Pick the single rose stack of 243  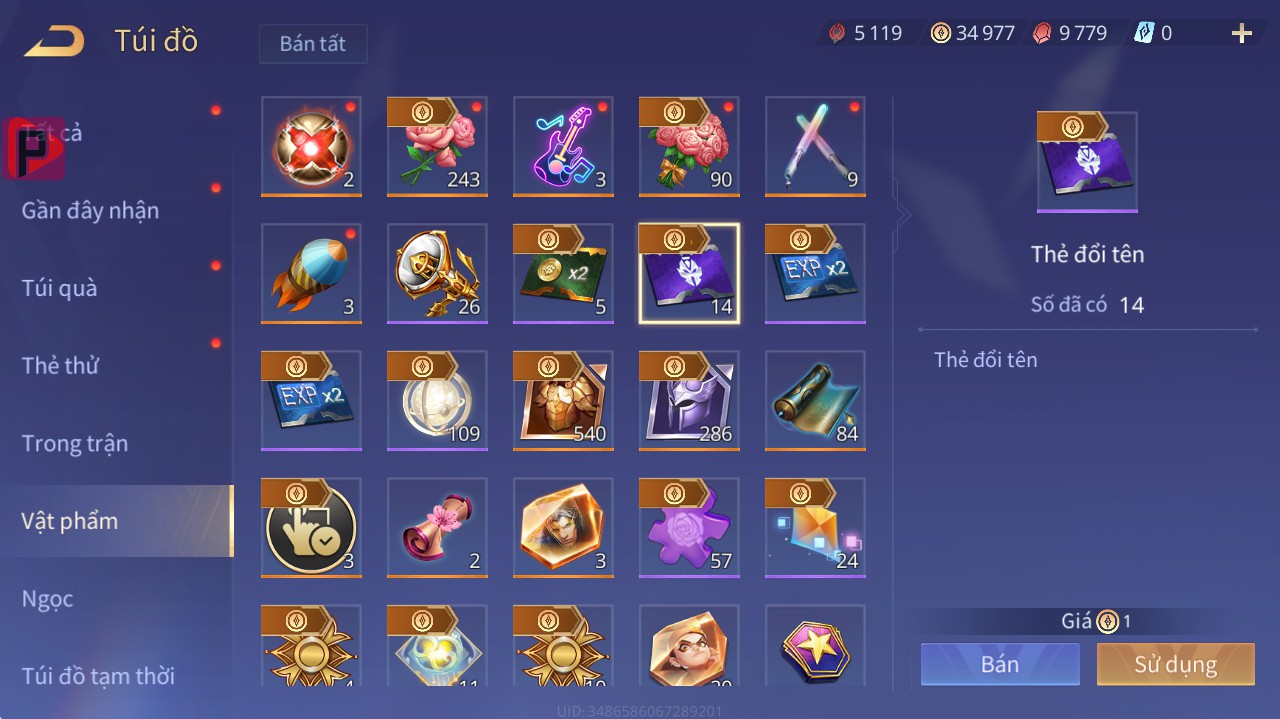[x=437, y=147]
